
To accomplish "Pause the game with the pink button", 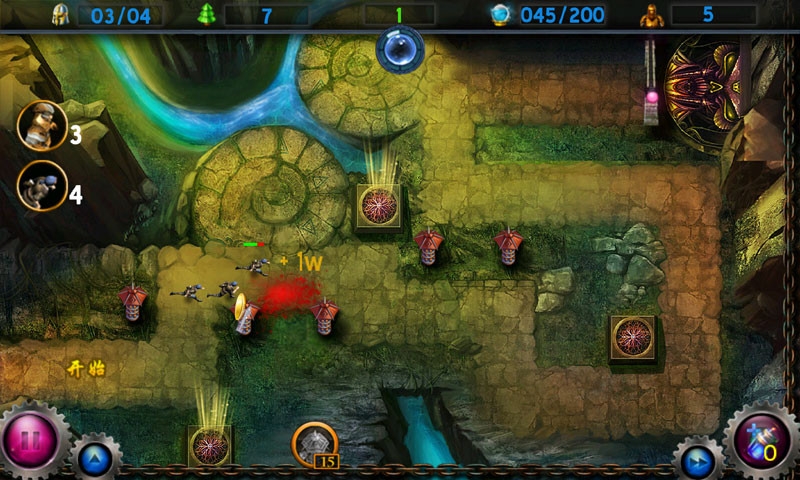I will [x=32, y=440].
